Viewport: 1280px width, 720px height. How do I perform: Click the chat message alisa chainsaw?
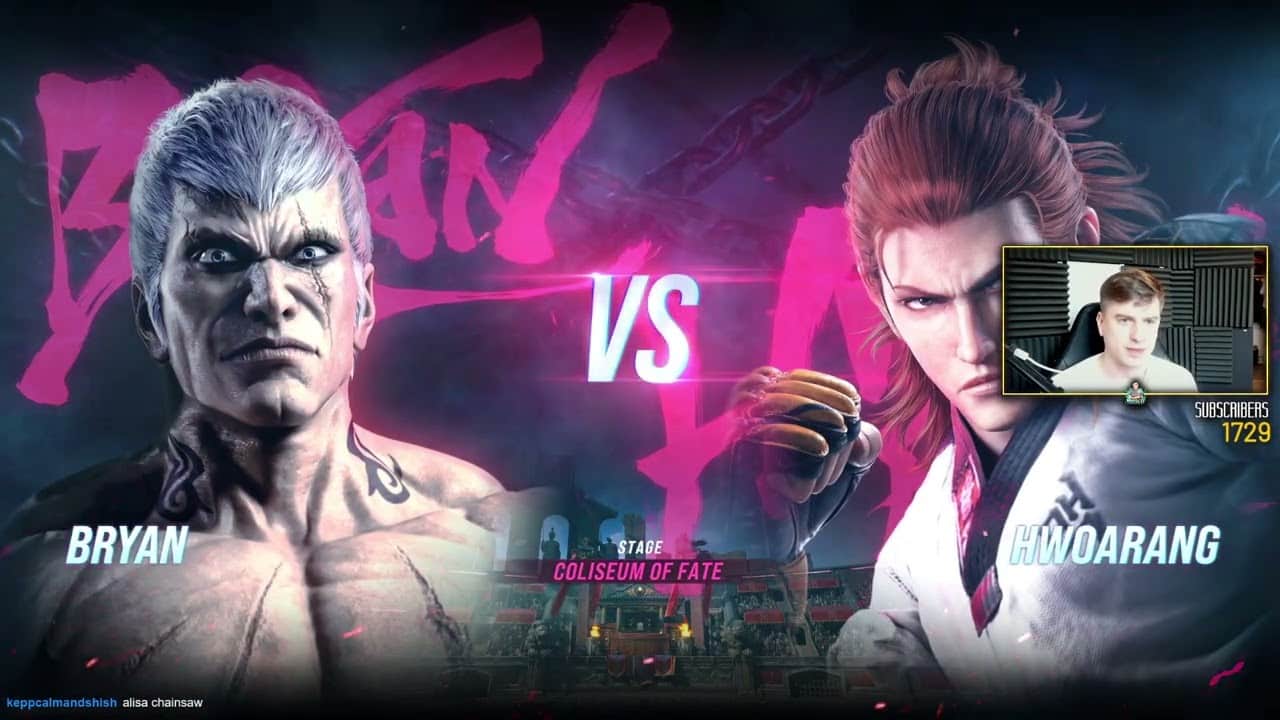pyautogui.click(x=163, y=703)
